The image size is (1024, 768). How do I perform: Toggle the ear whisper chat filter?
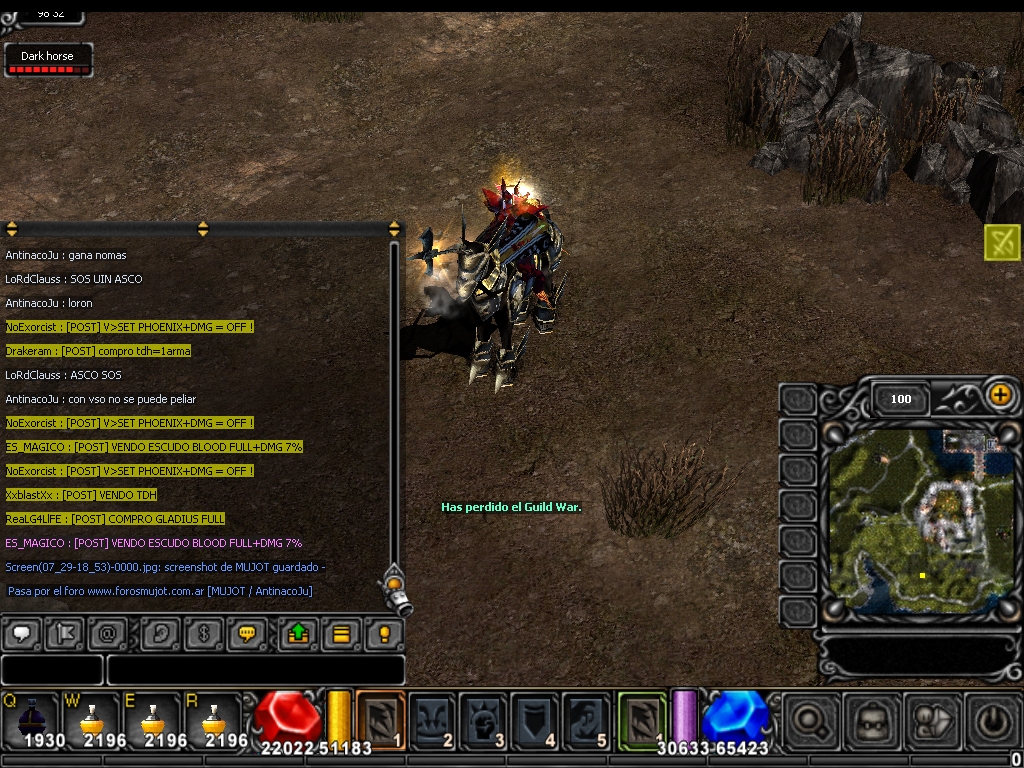pyautogui.click(x=161, y=634)
